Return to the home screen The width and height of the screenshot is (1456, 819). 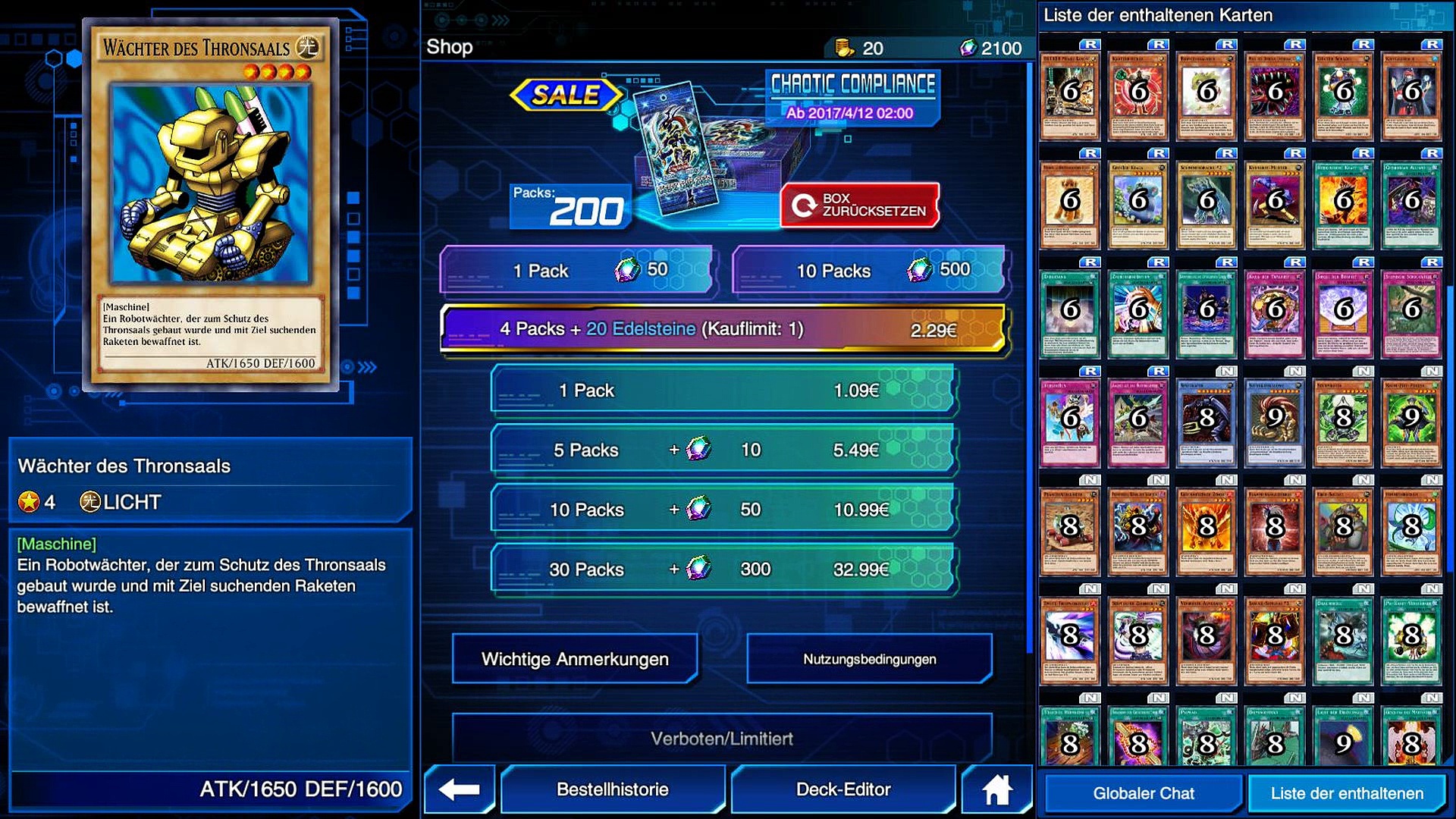click(x=996, y=789)
